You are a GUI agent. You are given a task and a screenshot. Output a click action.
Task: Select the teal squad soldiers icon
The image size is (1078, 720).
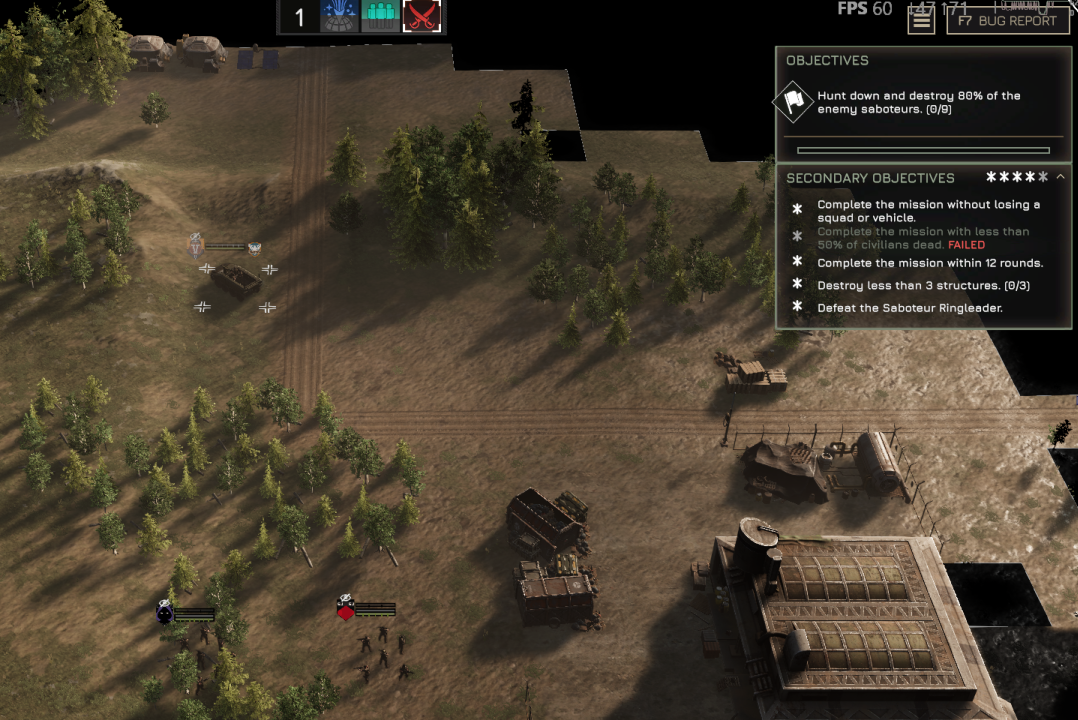[x=380, y=16]
